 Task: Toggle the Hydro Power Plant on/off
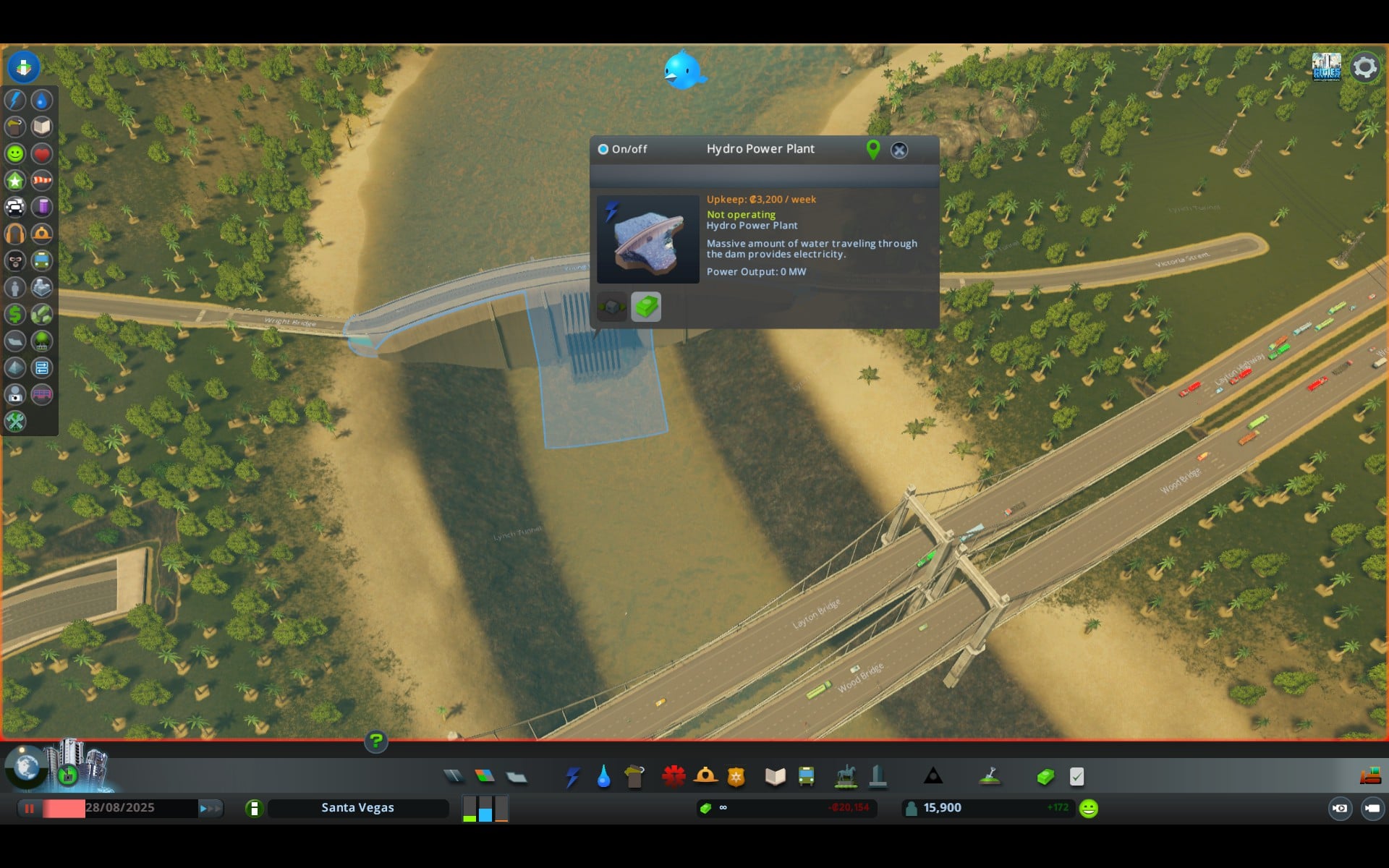[603, 149]
